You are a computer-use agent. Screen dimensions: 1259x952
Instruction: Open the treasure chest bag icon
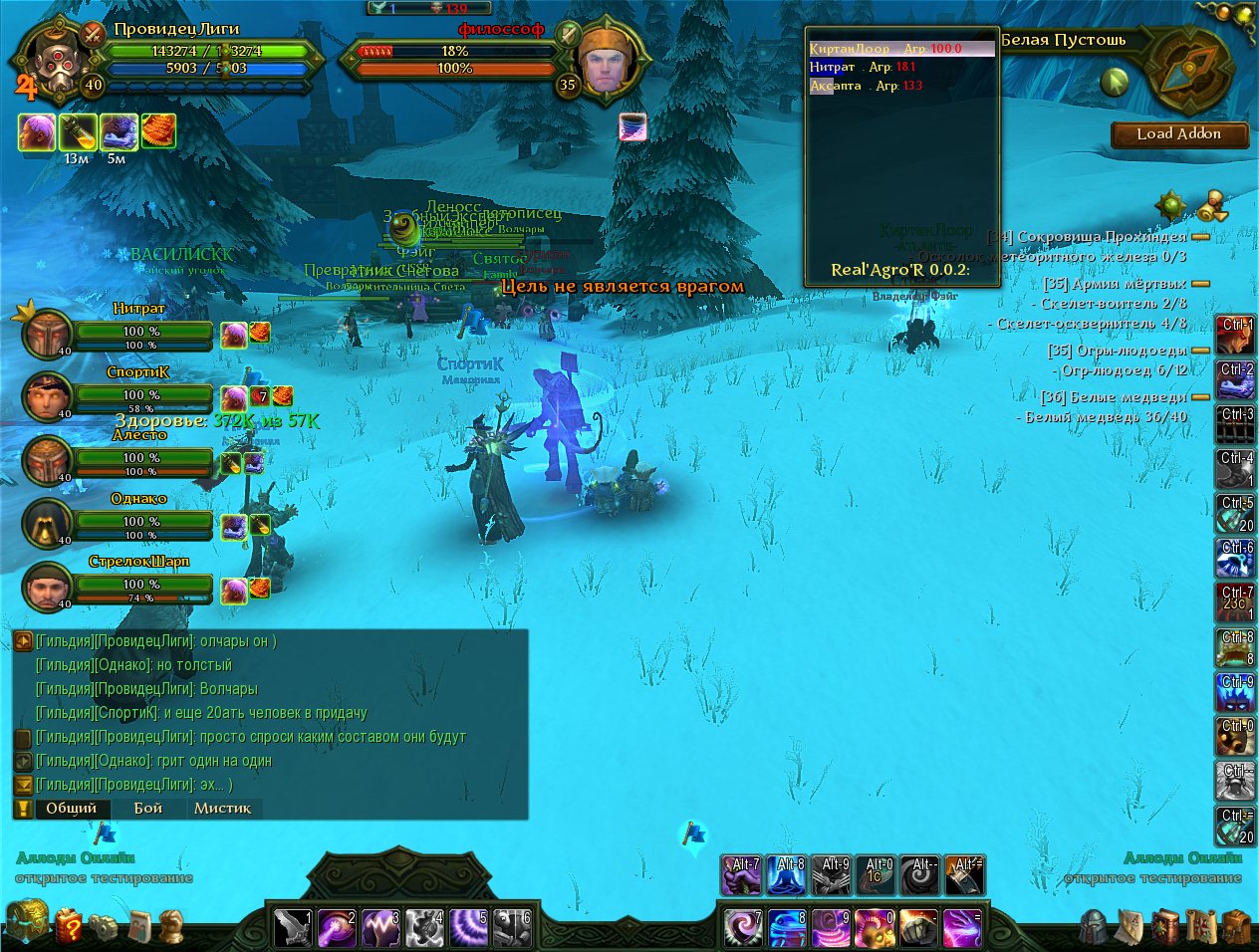tap(26, 922)
